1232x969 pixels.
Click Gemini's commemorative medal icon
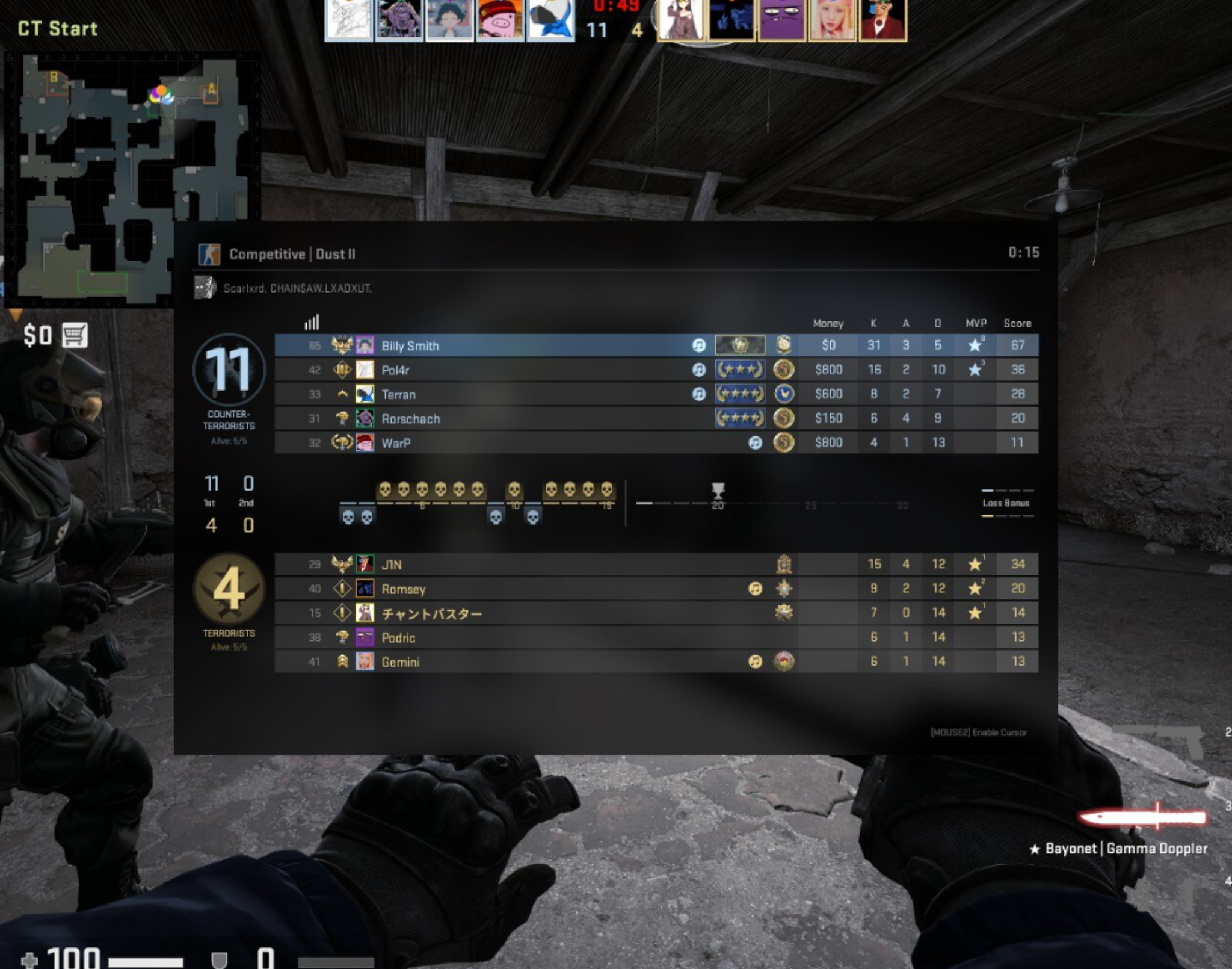785,661
